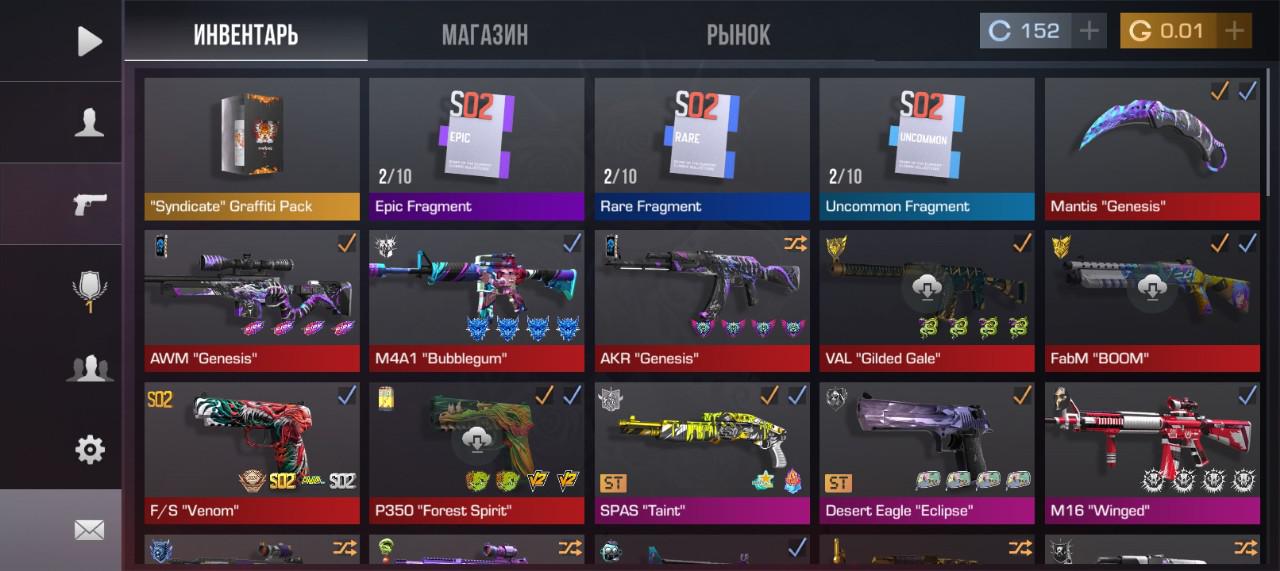Image resolution: width=1280 pixels, height=571 pixels.
Task: Choose the Mantis "Genesis" knife
Action: [x=1152, y=148]
